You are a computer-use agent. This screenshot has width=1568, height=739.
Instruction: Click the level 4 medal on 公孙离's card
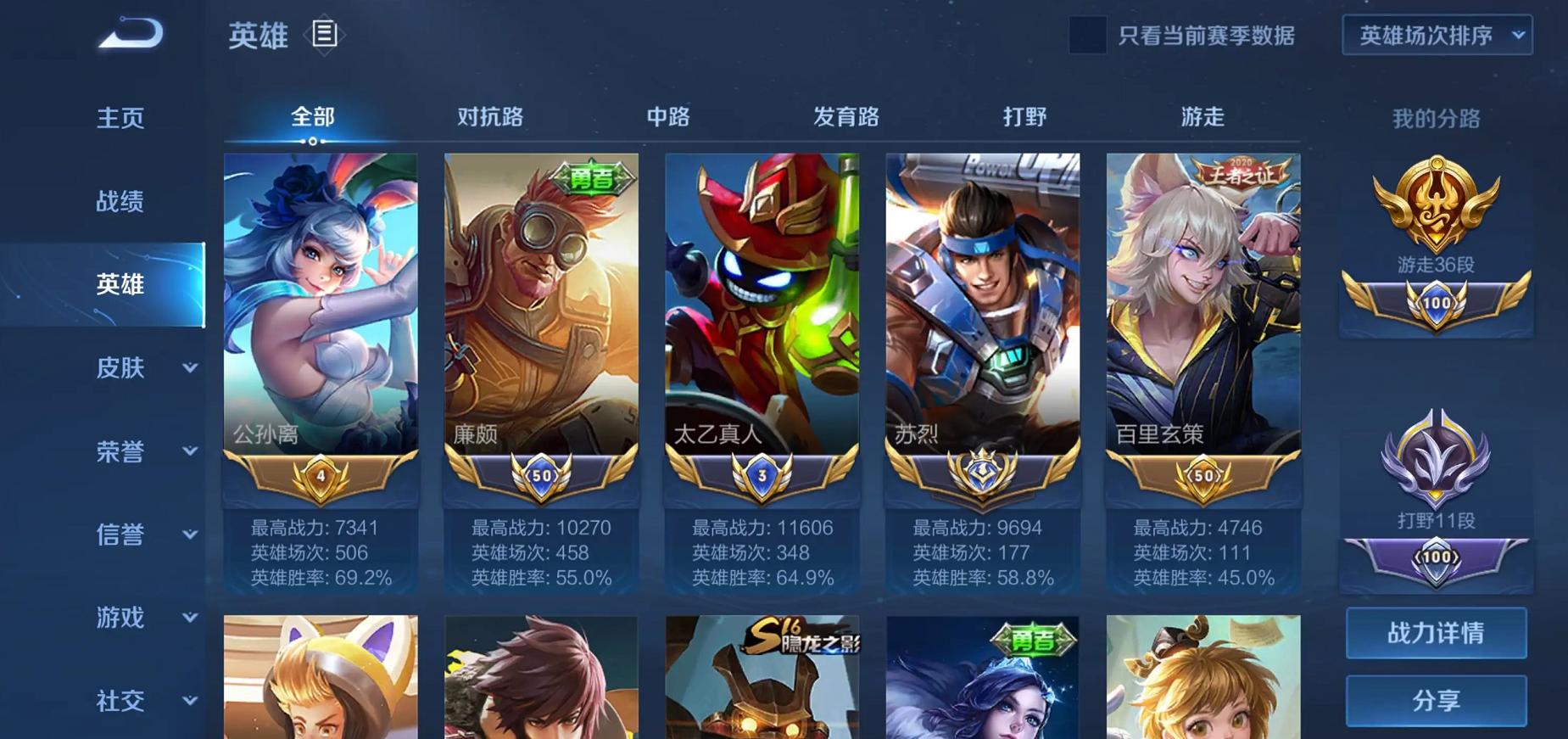(x=320, y=475)
